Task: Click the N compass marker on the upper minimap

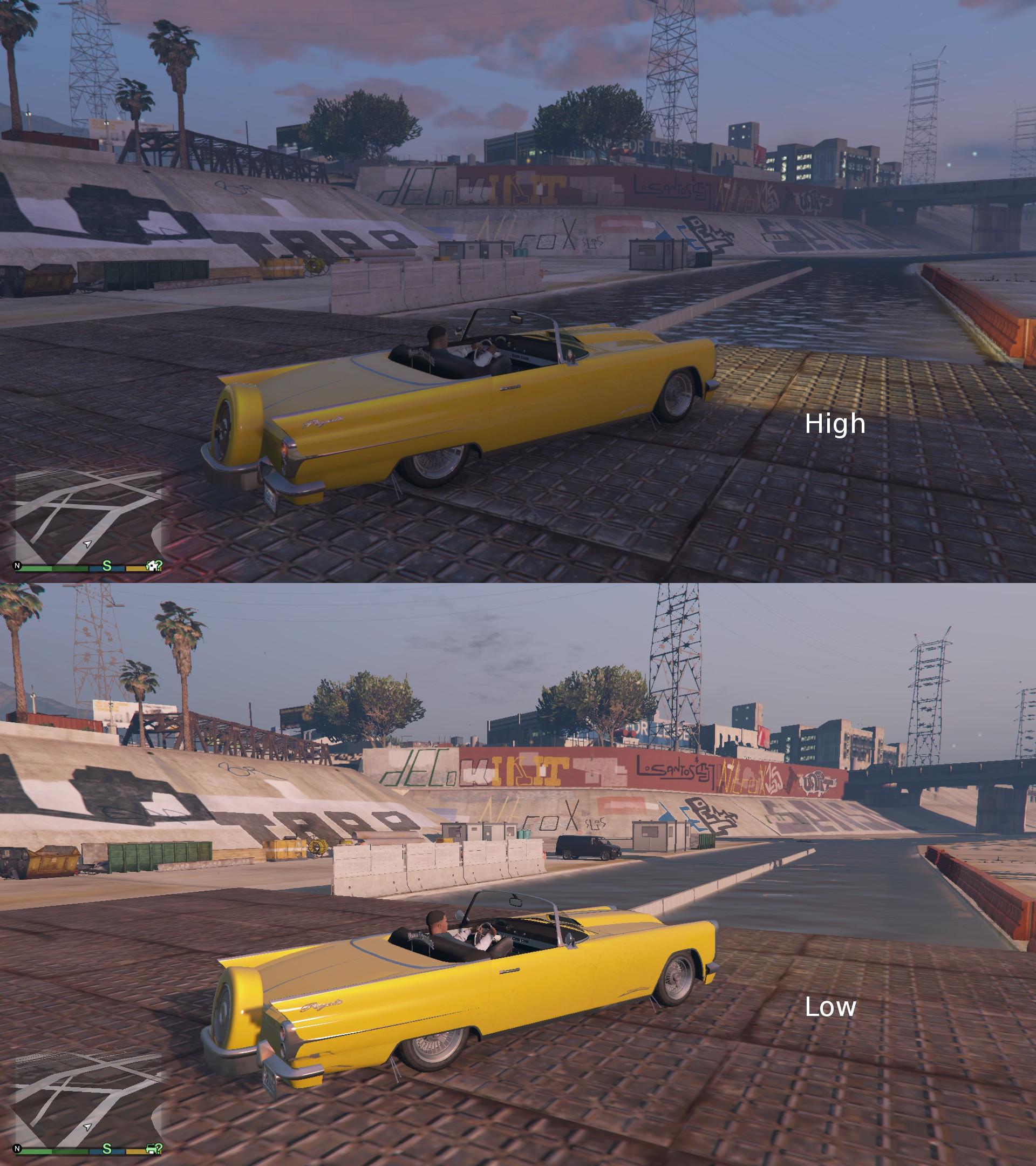Action: click(x=17, y=565)
